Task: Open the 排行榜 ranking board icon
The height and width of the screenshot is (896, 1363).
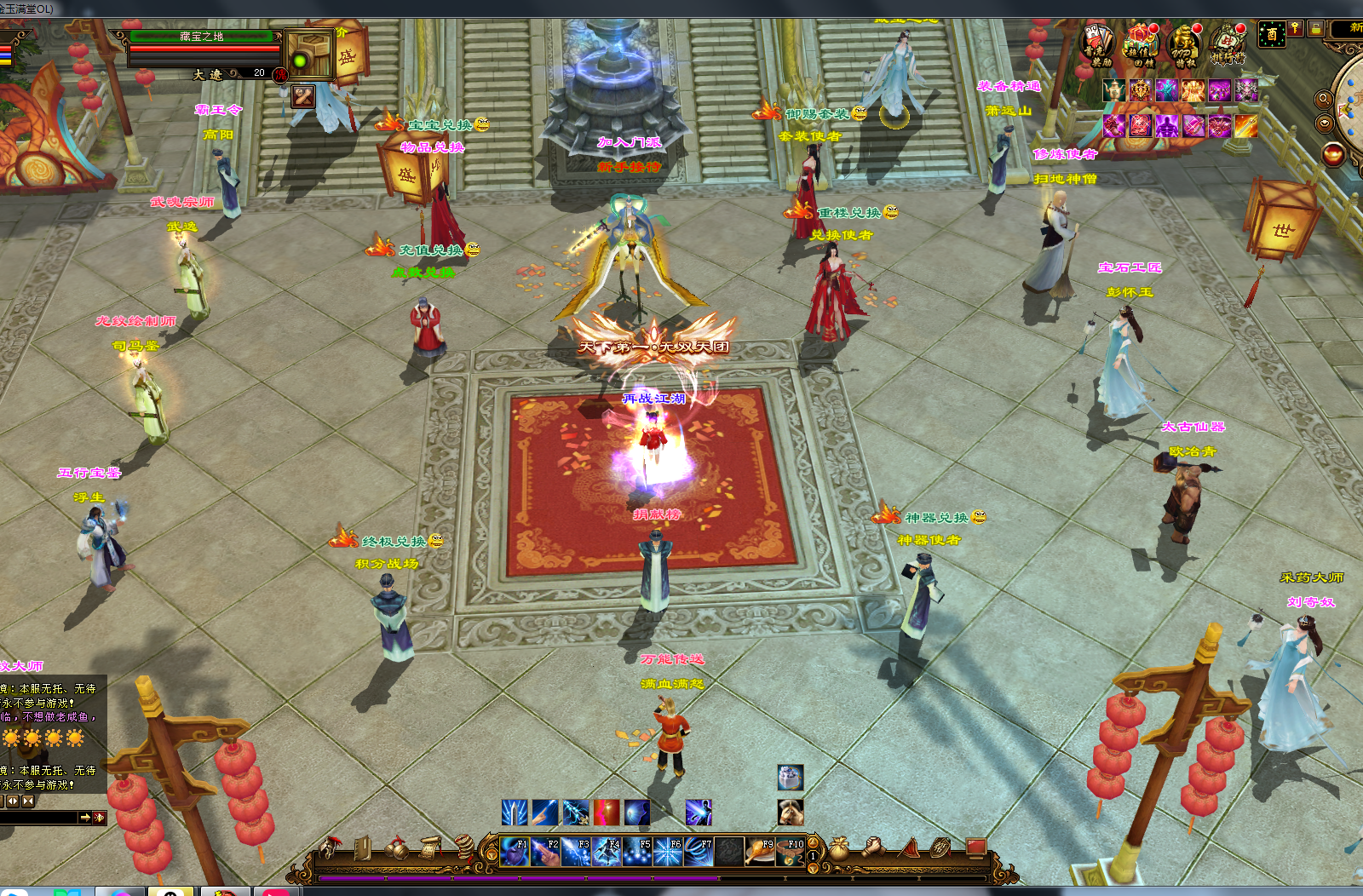Action: 1227,43
